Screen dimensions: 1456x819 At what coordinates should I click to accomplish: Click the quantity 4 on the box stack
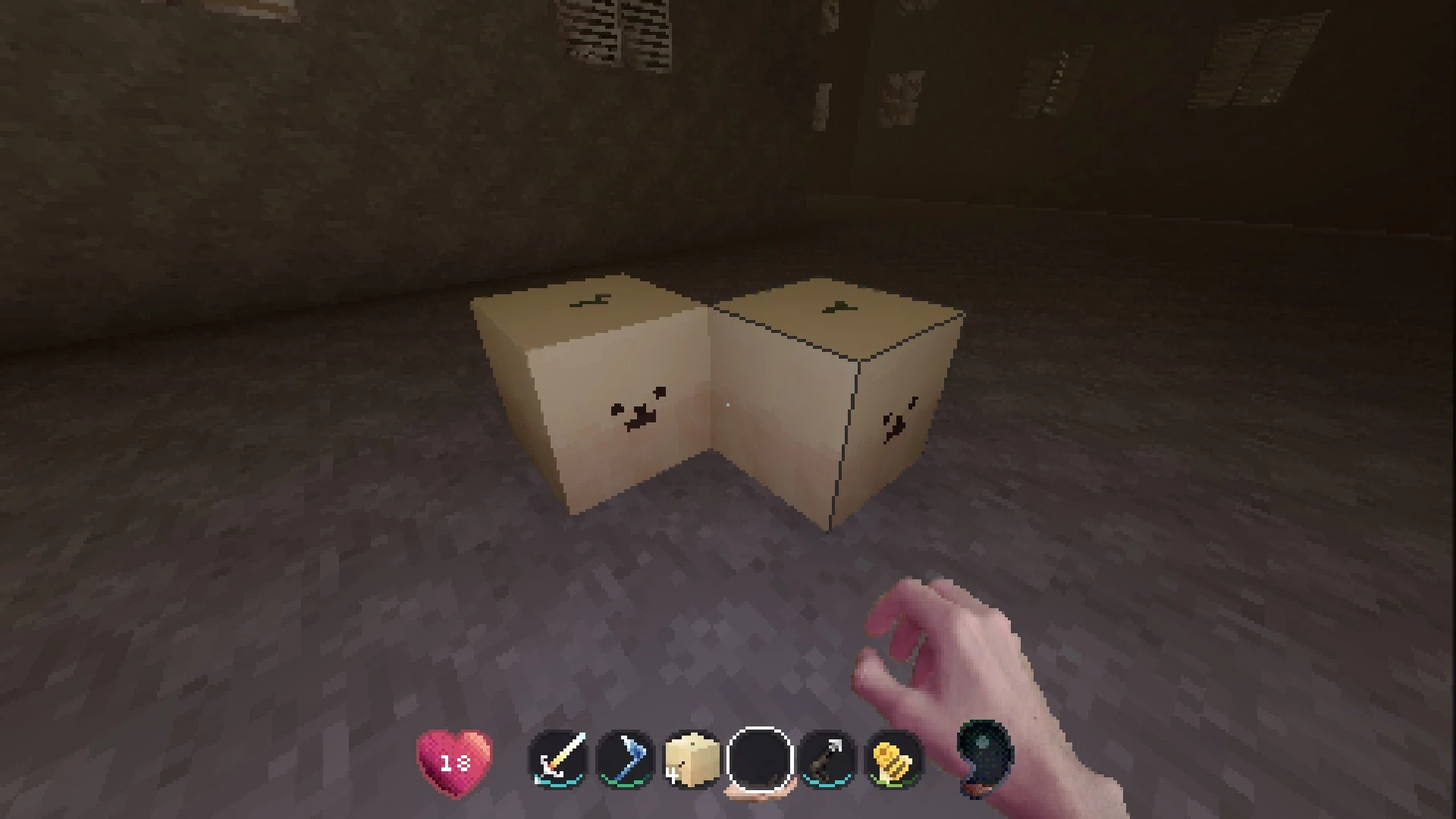coord(673,776)
